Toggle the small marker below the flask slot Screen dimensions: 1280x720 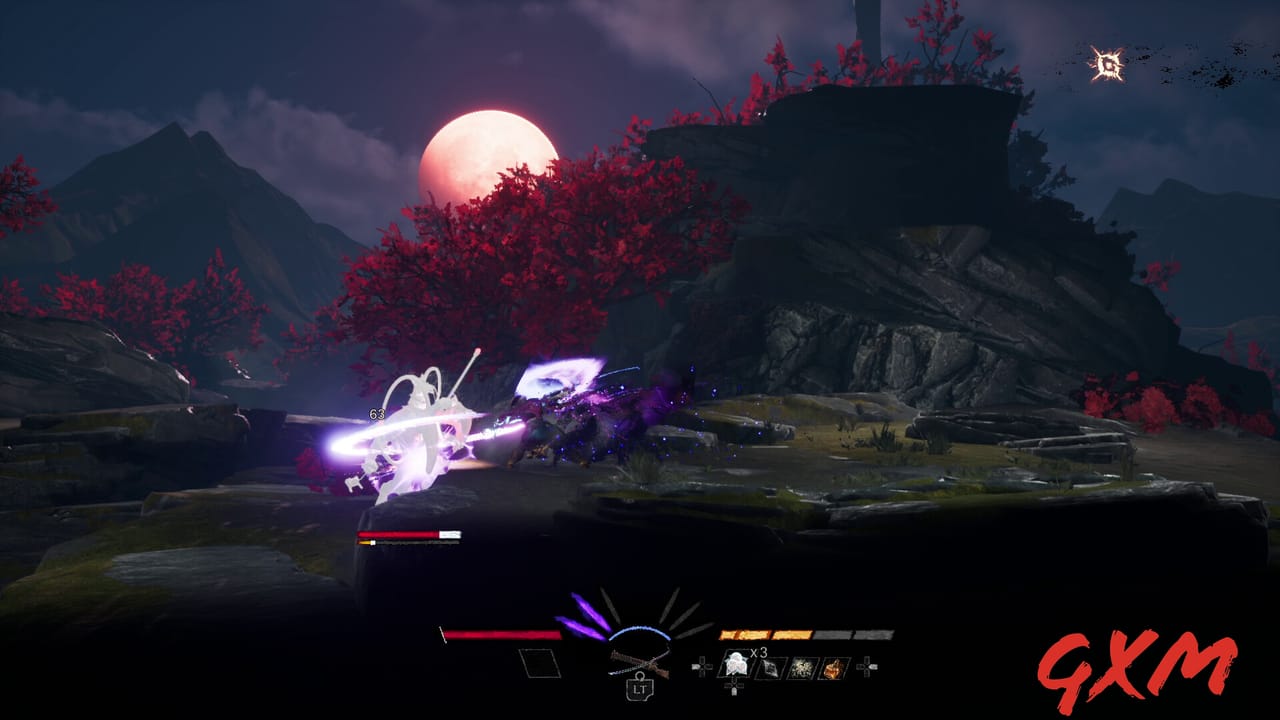(734, 686)
